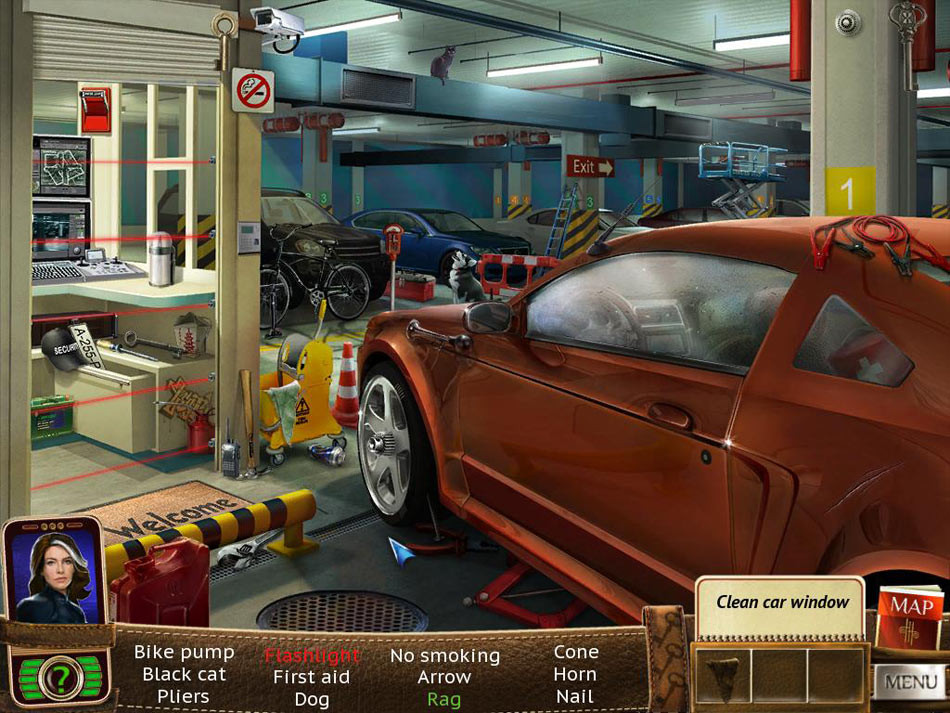Click the "Clean car window" task note
This screenshot has height=713, width=950.
tap(782, 603)
